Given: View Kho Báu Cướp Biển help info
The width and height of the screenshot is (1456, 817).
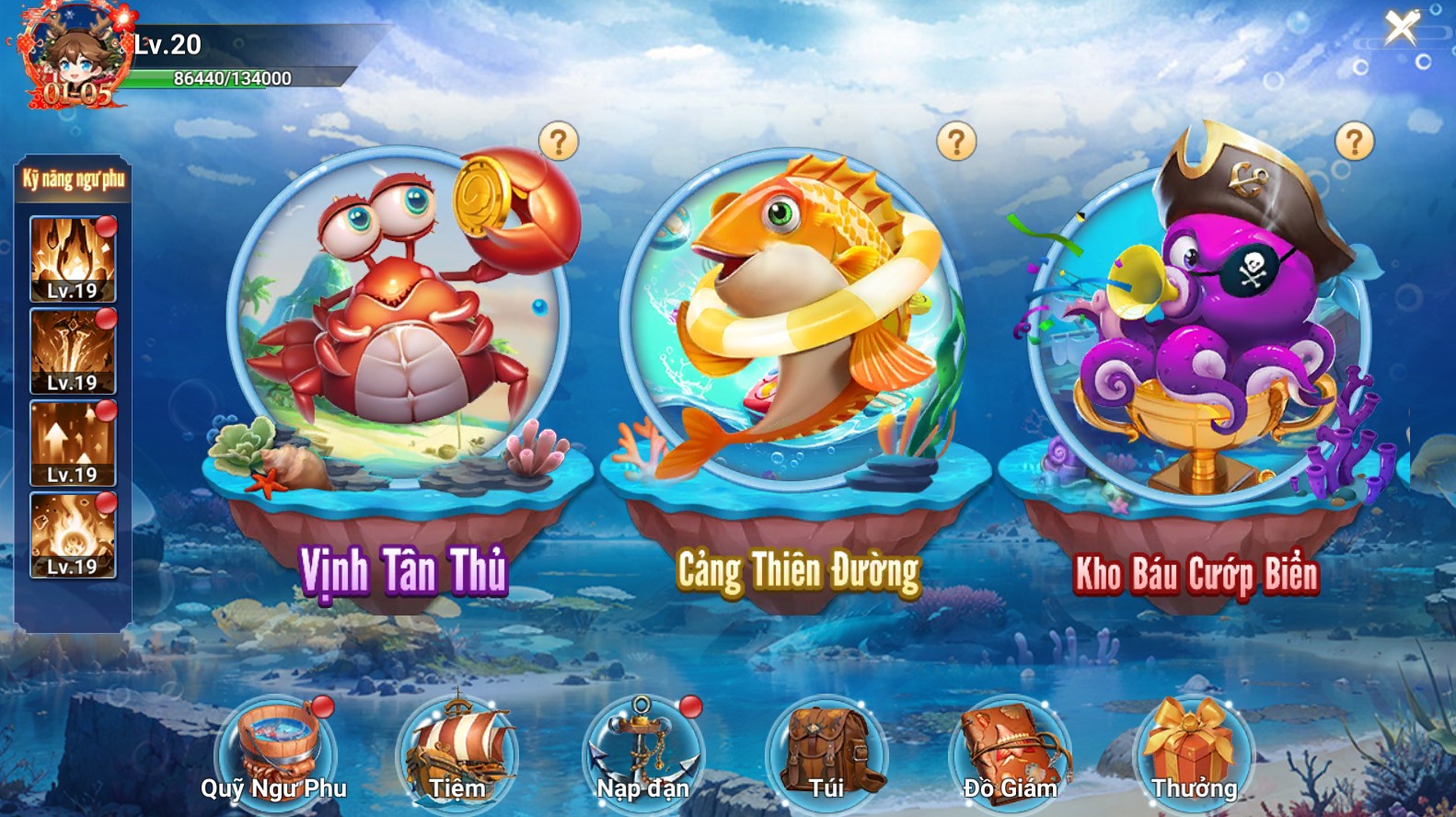Looking at the screenshot, I should 1354,143.
